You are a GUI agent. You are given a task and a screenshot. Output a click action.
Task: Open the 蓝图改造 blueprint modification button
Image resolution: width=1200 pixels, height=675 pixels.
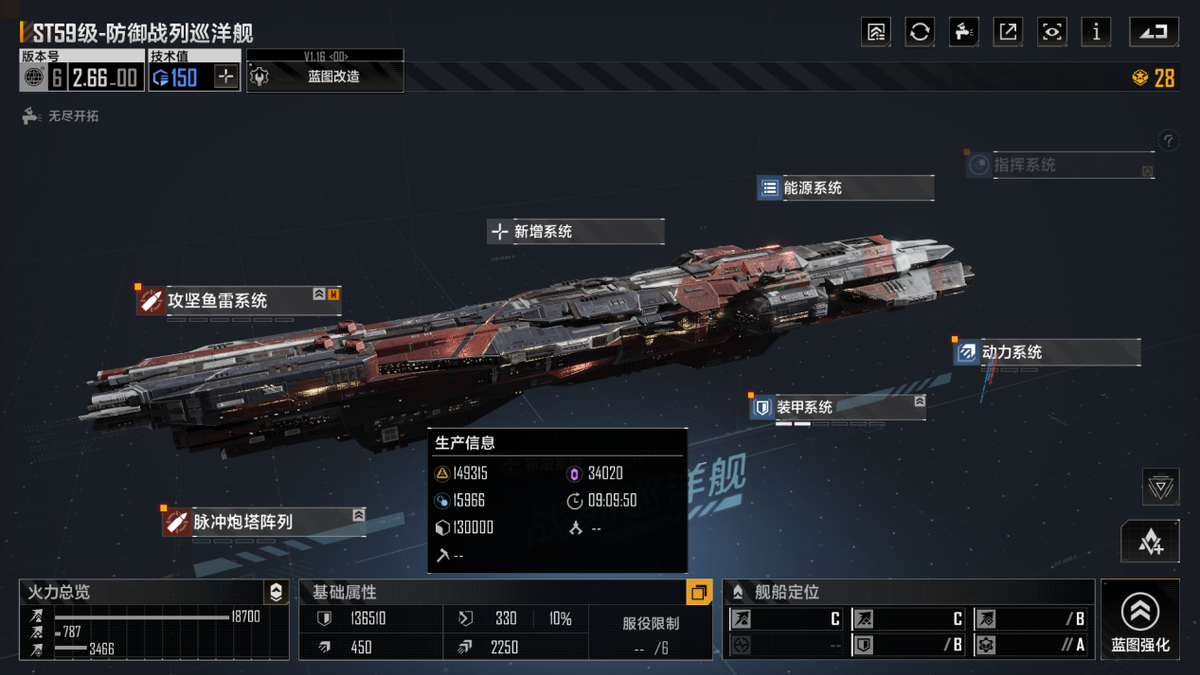[x=326, y=77]
